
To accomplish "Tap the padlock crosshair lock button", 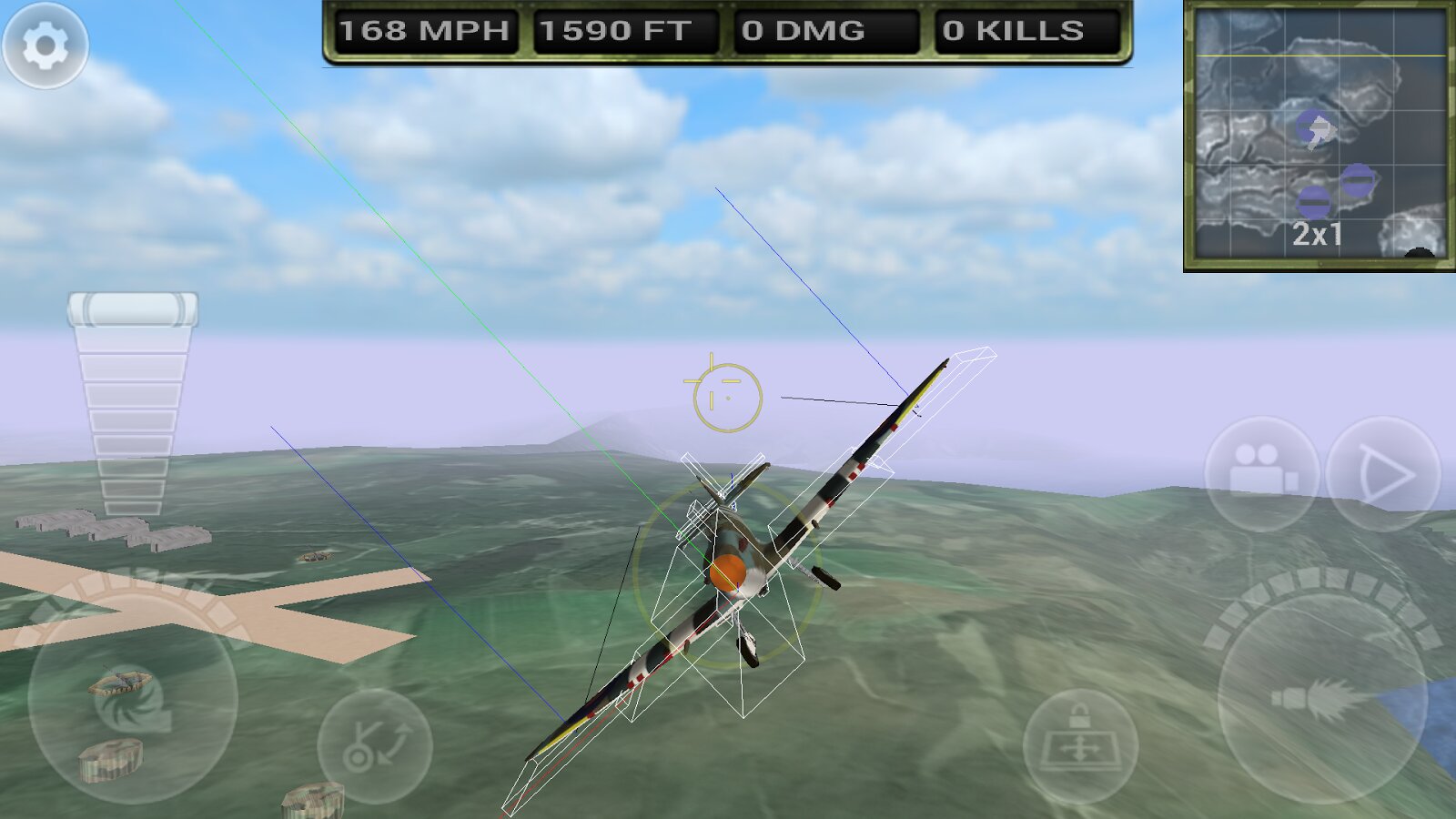I will click(x=1080, y=744).
